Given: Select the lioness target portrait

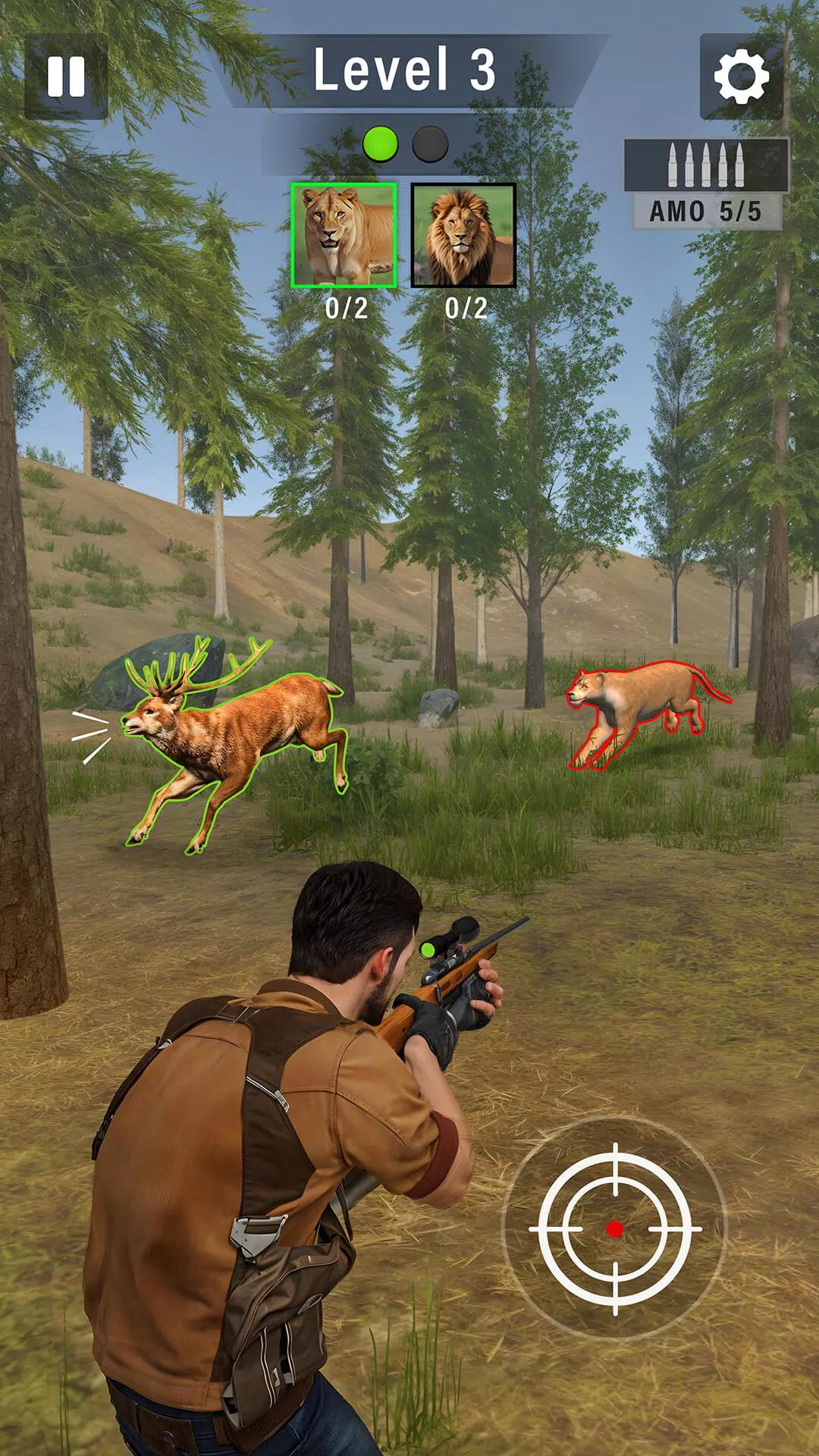Looking at the screenshot, I should coord(344,235).
